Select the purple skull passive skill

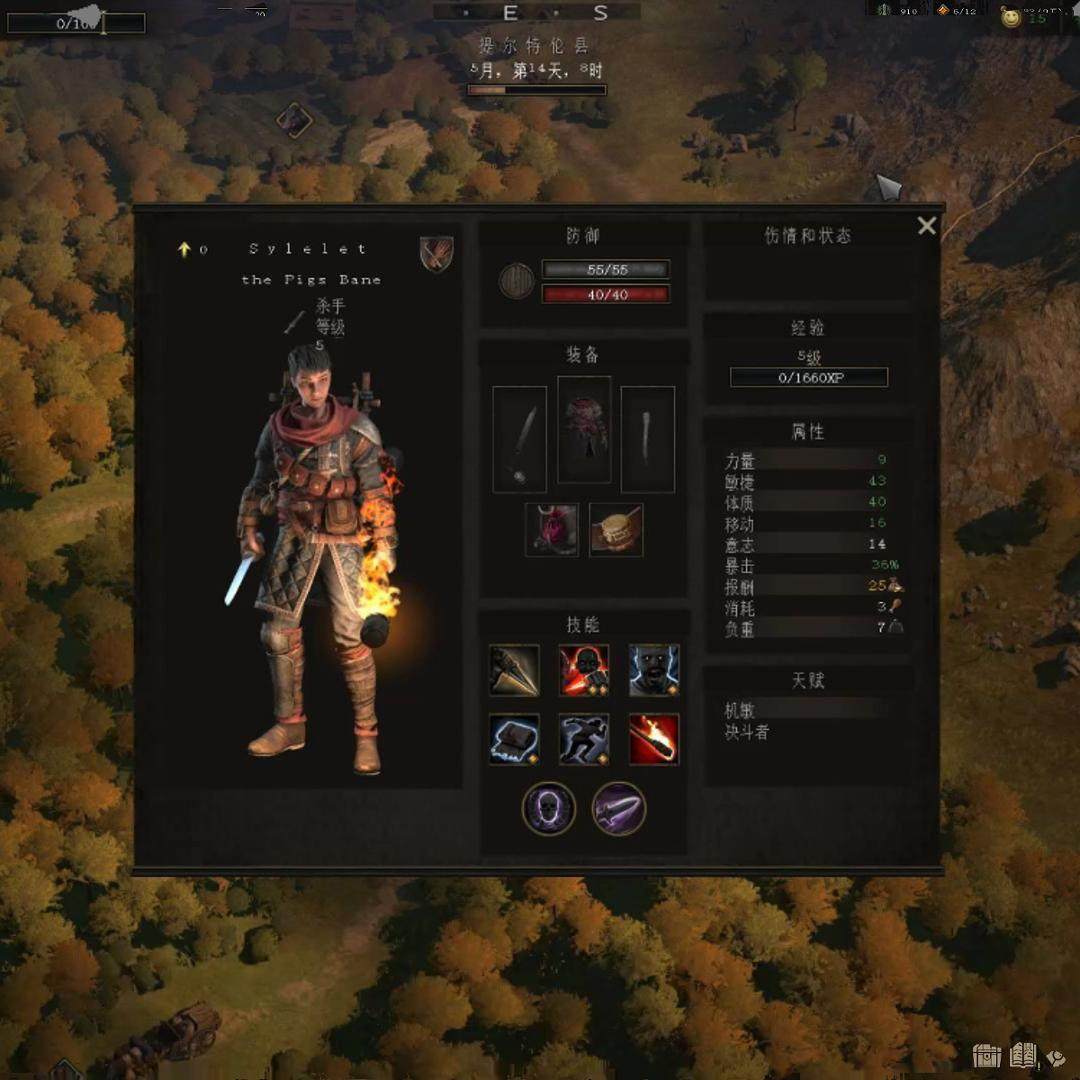[x=549, y=808]
